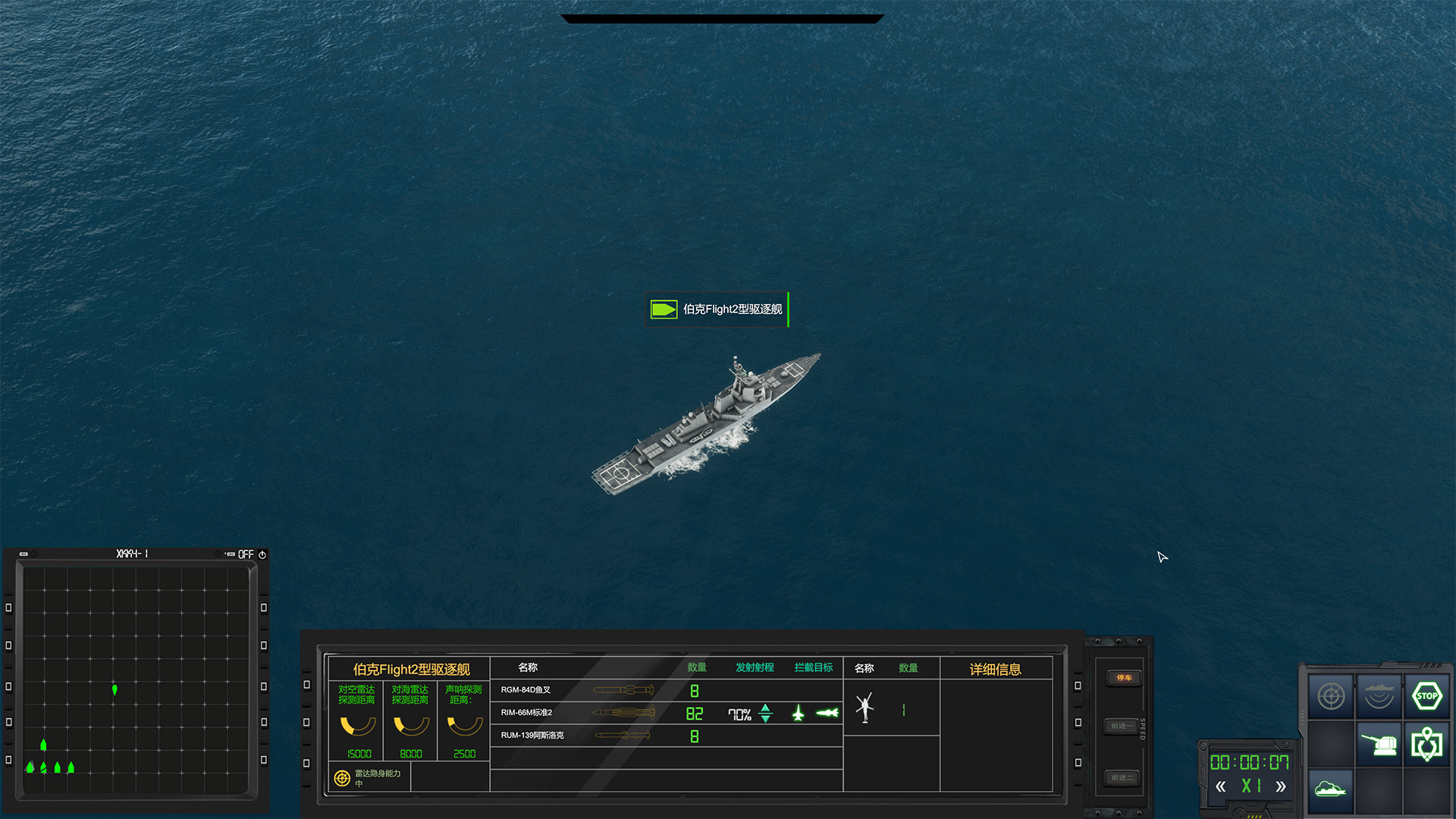Image resolution: width=1456 pixels, height=819 pixels.
Task: Click « to decrease game time speed
Action: pos(1222,786)
